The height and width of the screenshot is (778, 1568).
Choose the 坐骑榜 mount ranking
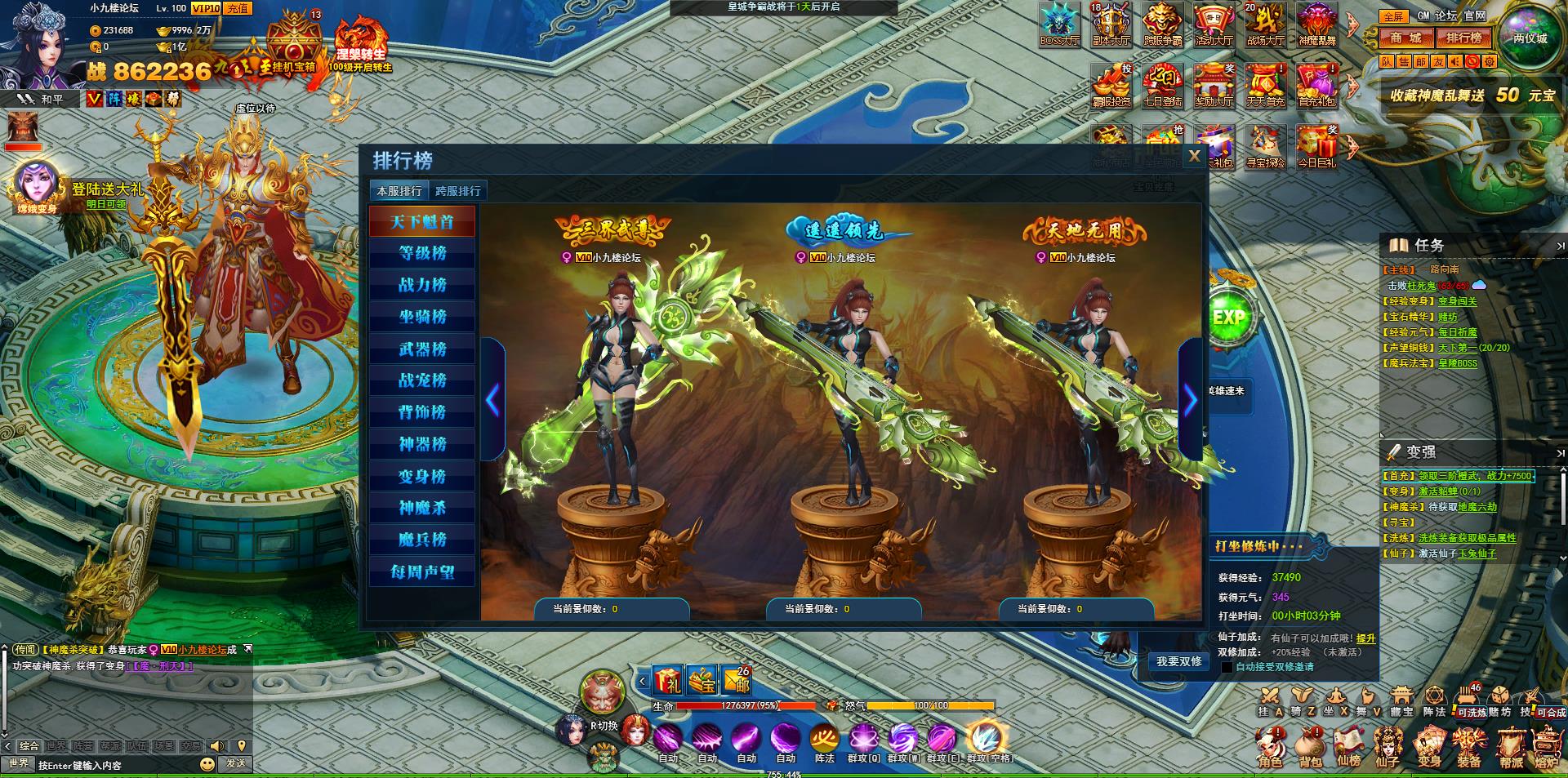tap(422, 317)
